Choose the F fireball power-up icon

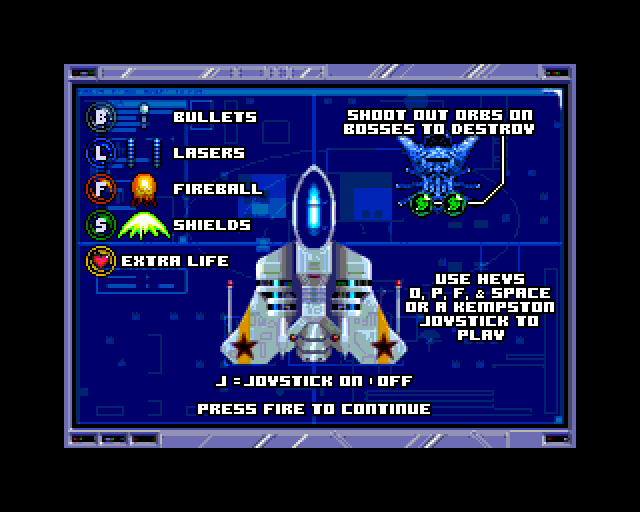click(102, 189)
